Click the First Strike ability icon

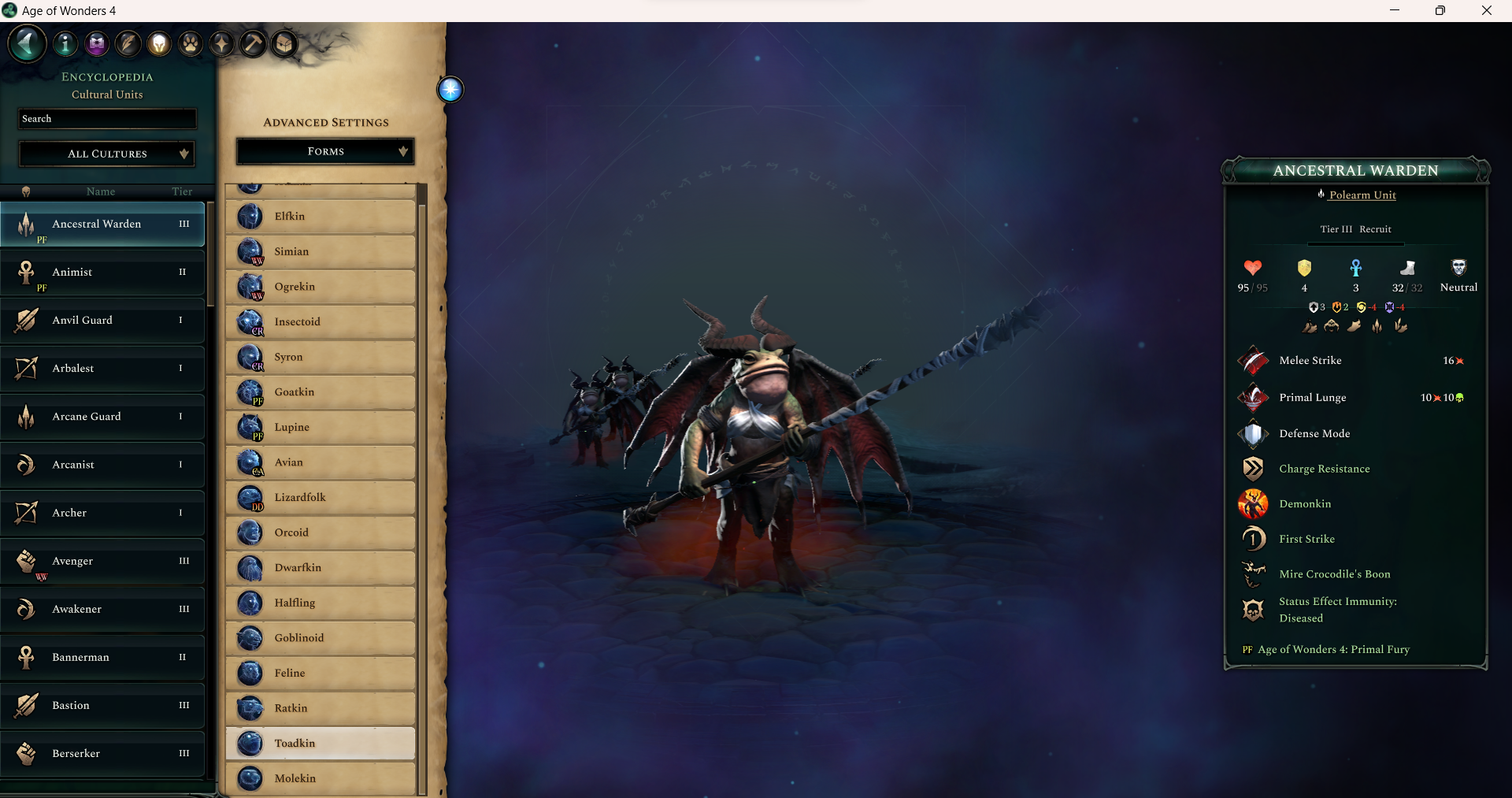point(1254,539)
